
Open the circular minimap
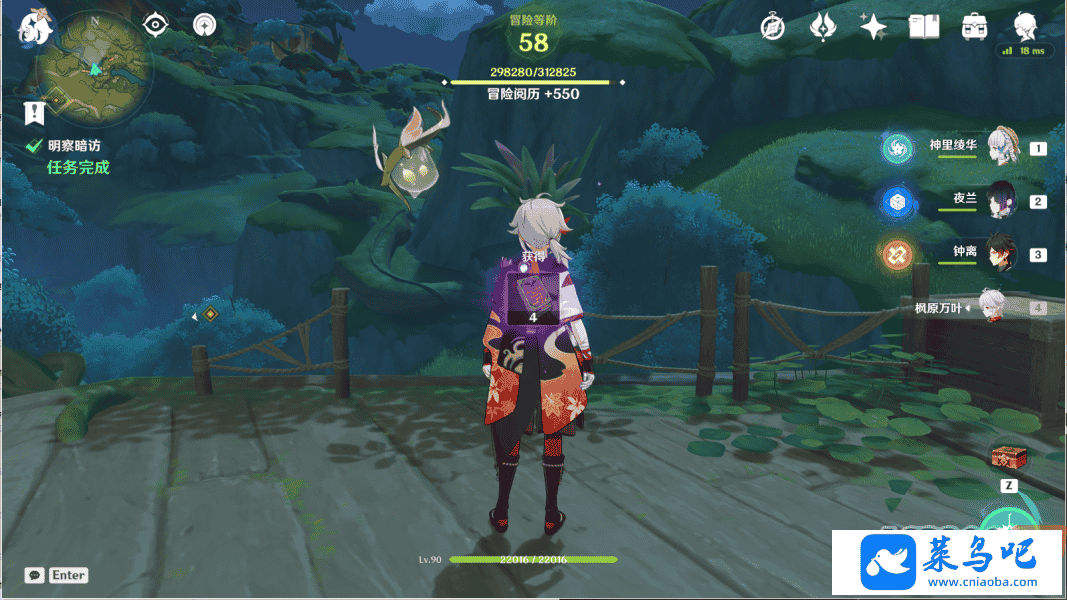[x=95, y=68]
